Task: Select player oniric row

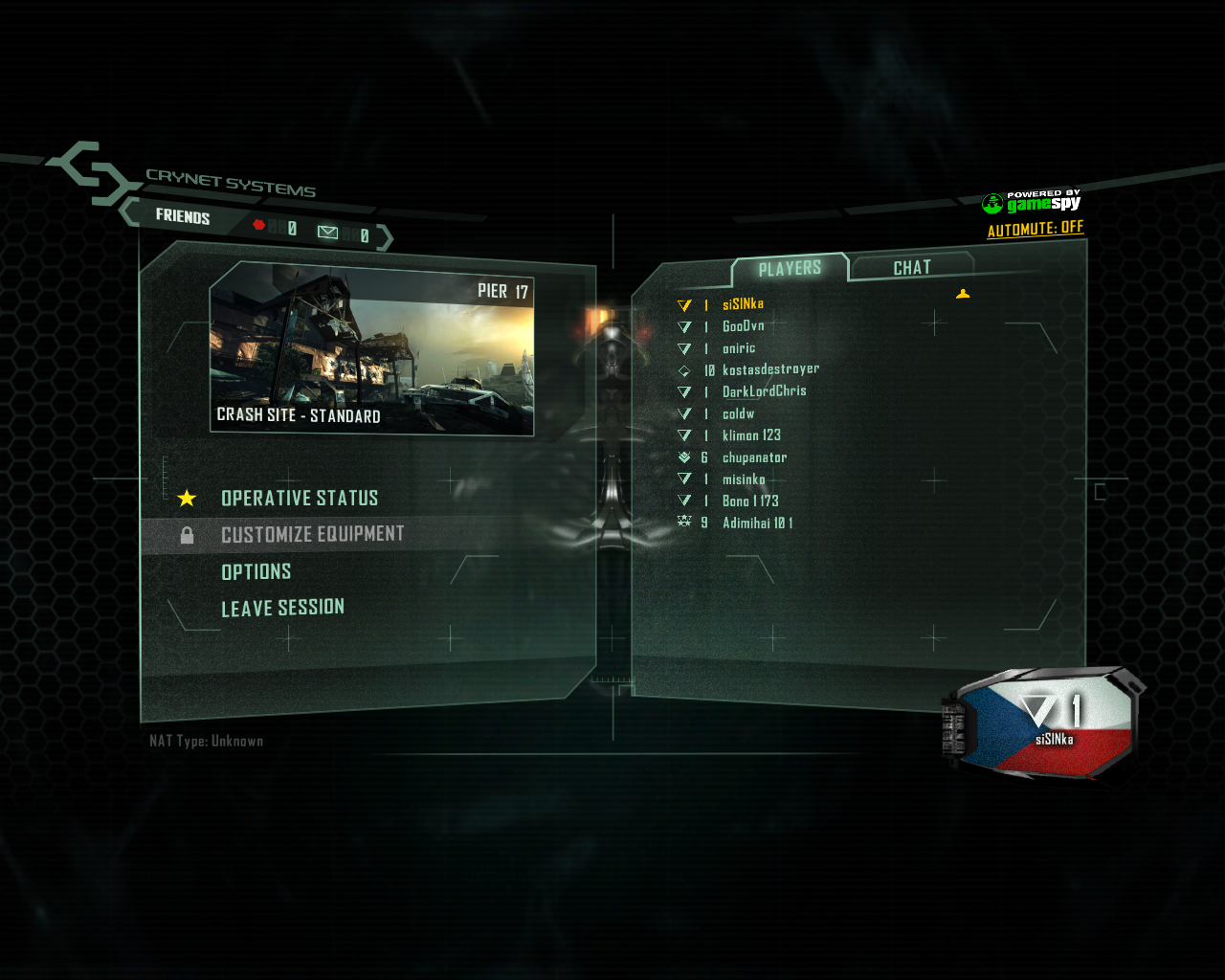Action: pos(738,348)
